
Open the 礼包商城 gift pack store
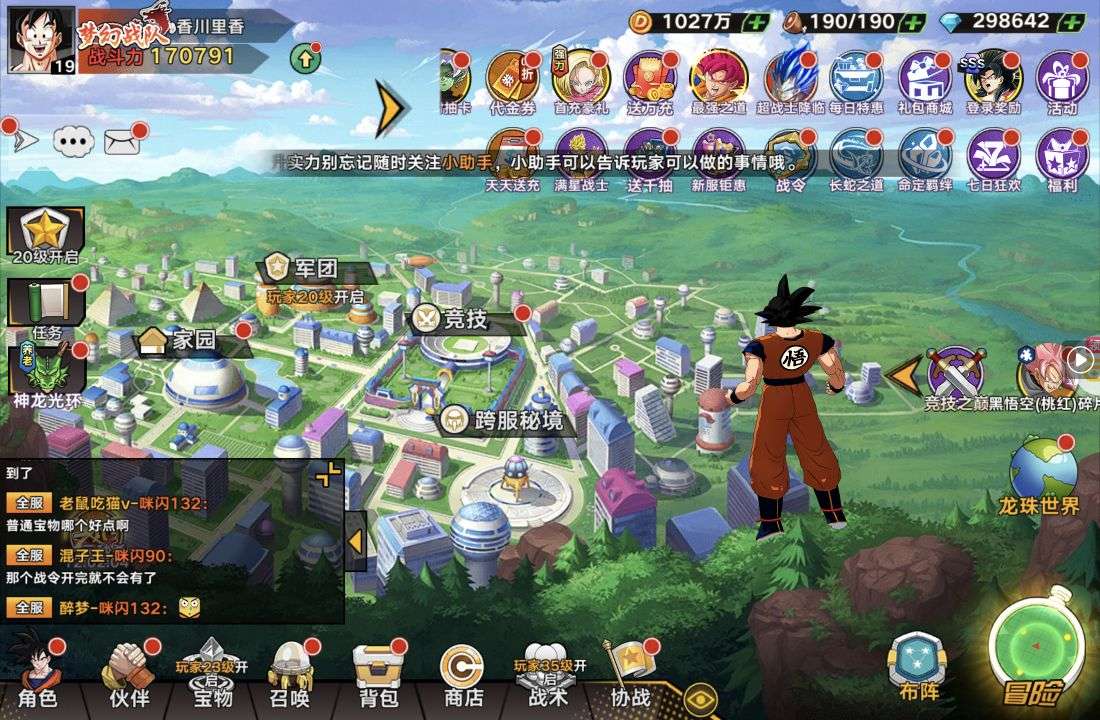[x=924, y=81]
